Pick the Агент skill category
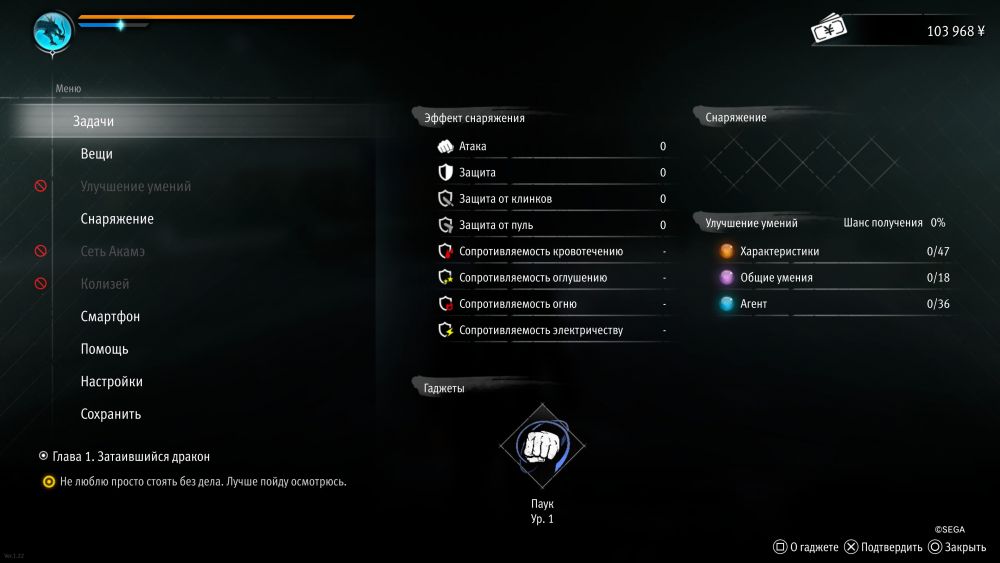Viewport: 1000px width, 563px height. point(753,304)
